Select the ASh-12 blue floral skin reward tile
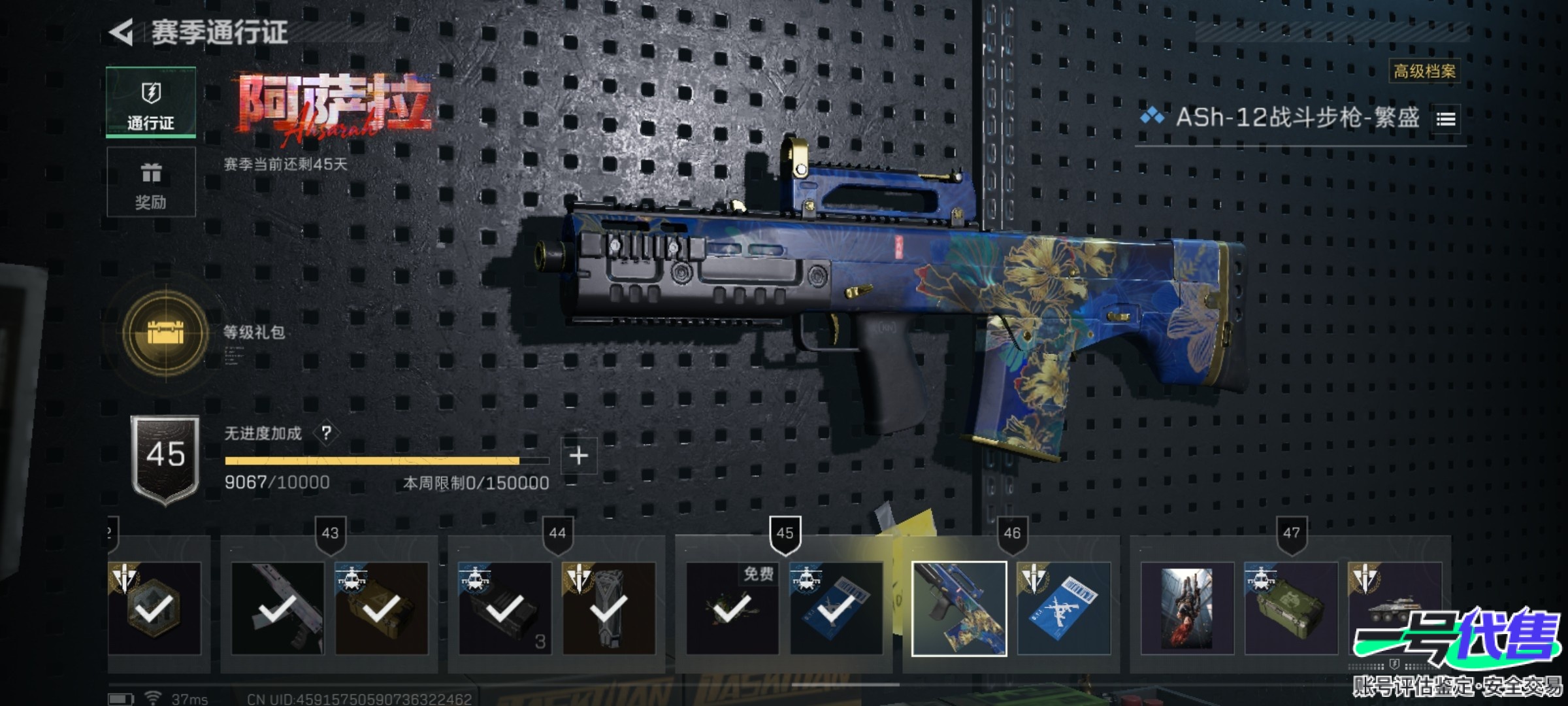The height and width of the screenshot is (706, 1568). 959,609
